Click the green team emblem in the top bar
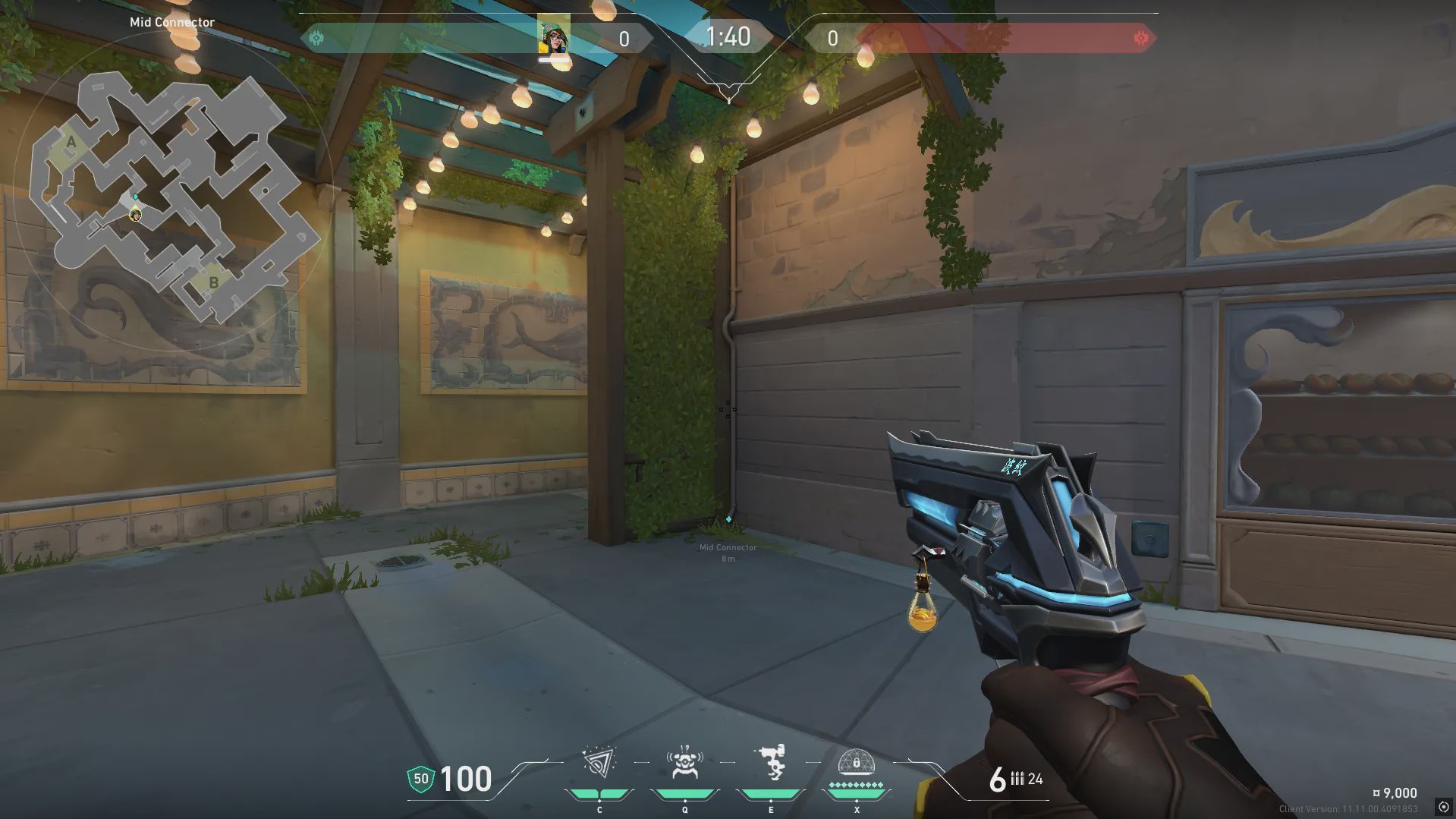Viewport: 1456px width, 819px height. coord(317,38)
